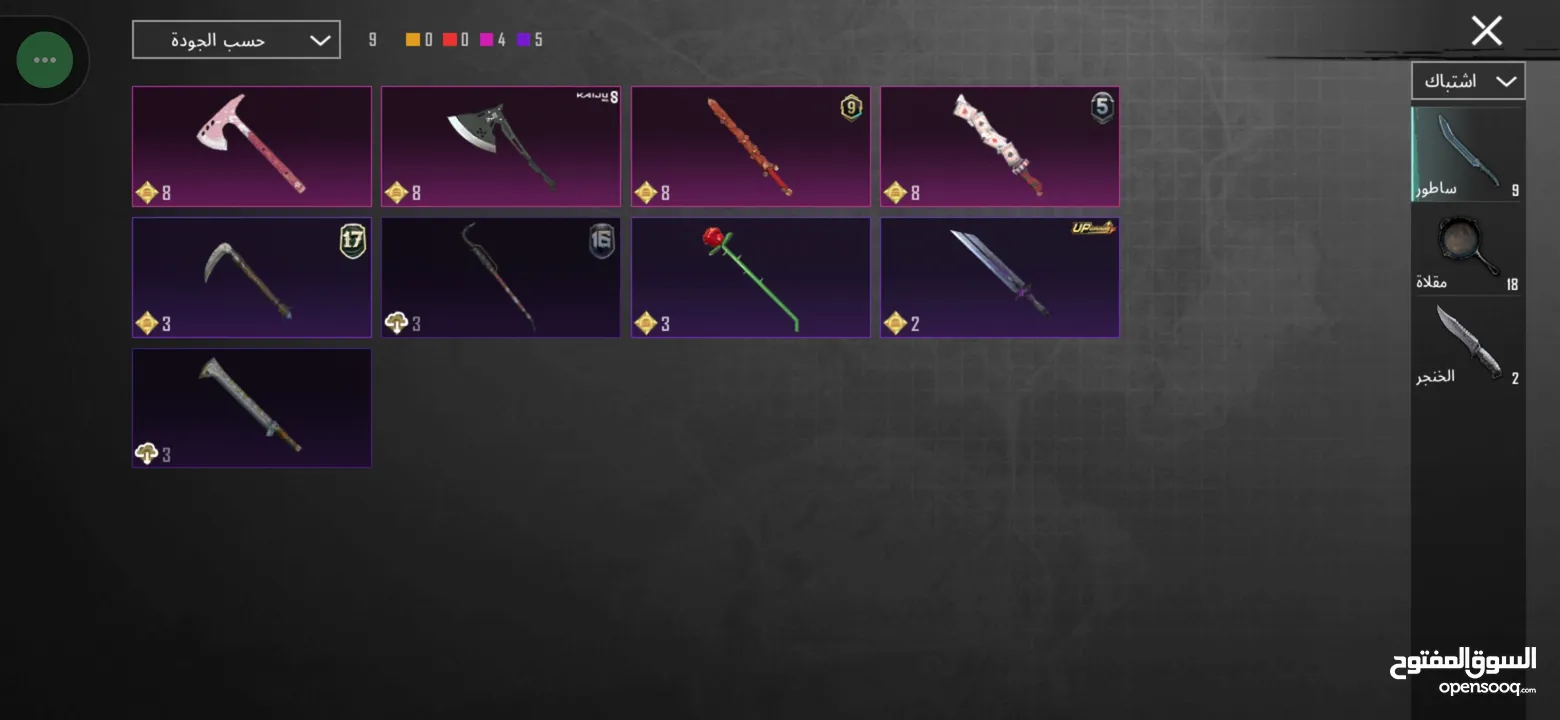Open the sort-by-quality dropdown
Image resolution: width=1560 pixels, height=720 pixels.
[x=236, y=40]
